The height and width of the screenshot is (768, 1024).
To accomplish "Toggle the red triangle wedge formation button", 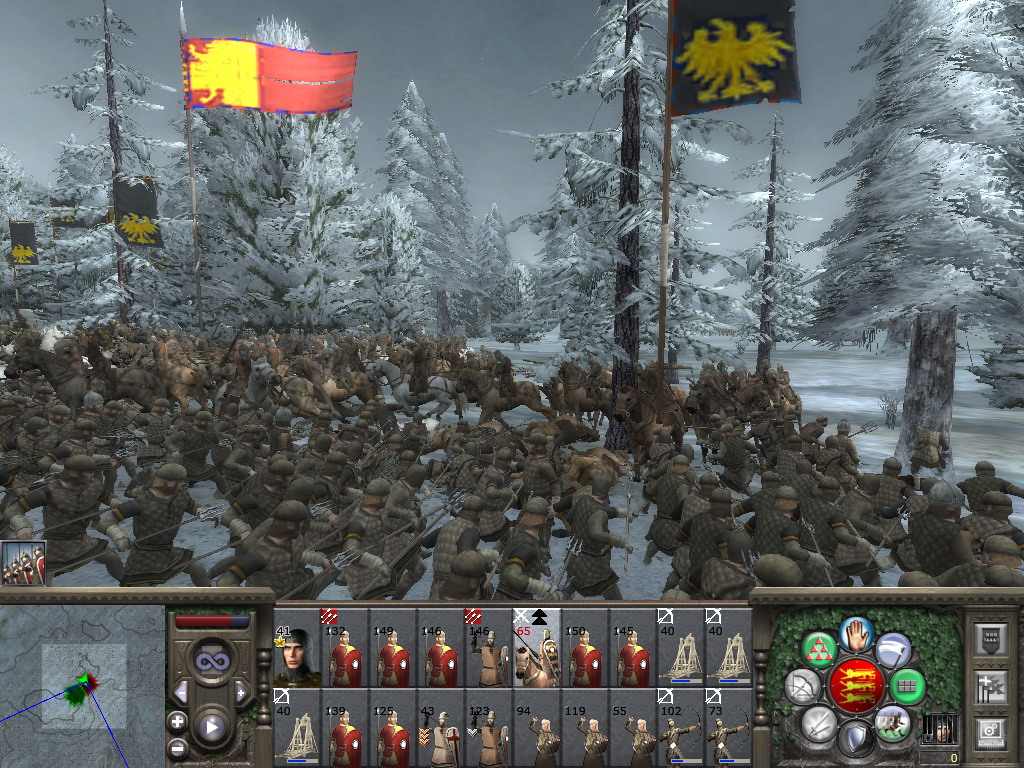I will pyautogui.click(x=820, y=648).
